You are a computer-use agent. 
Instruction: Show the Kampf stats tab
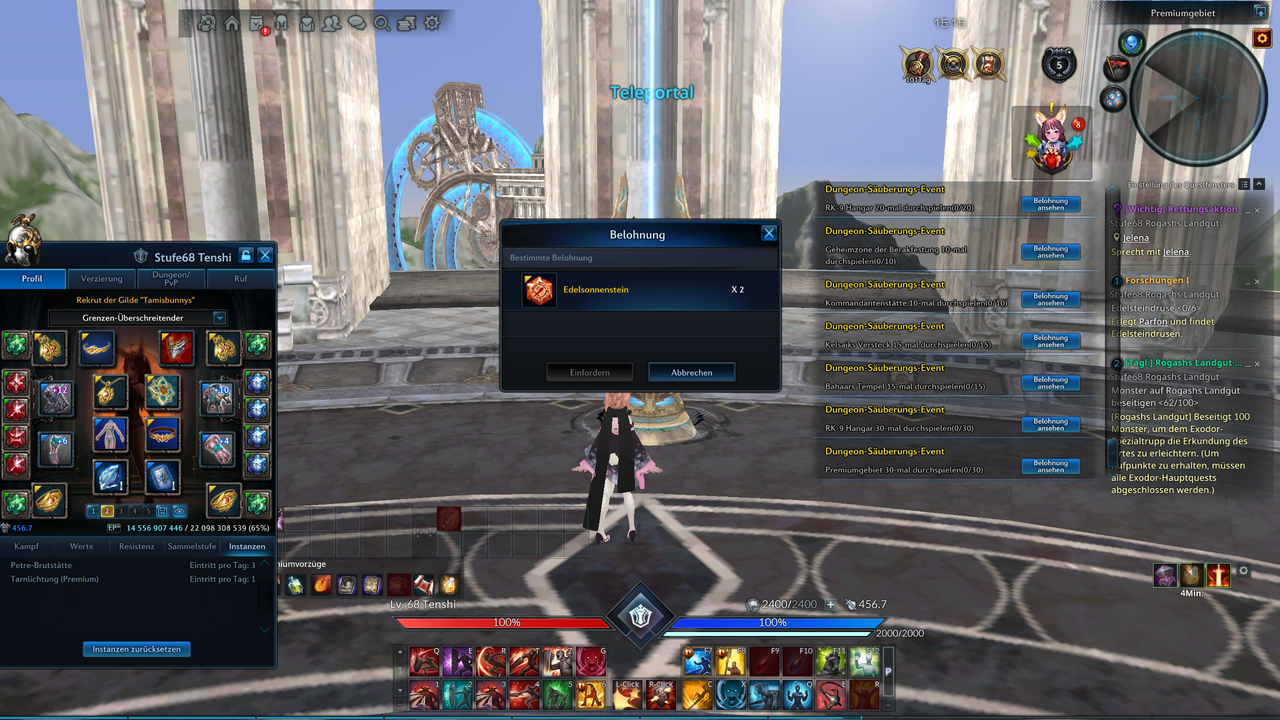[x=26, y=547]
